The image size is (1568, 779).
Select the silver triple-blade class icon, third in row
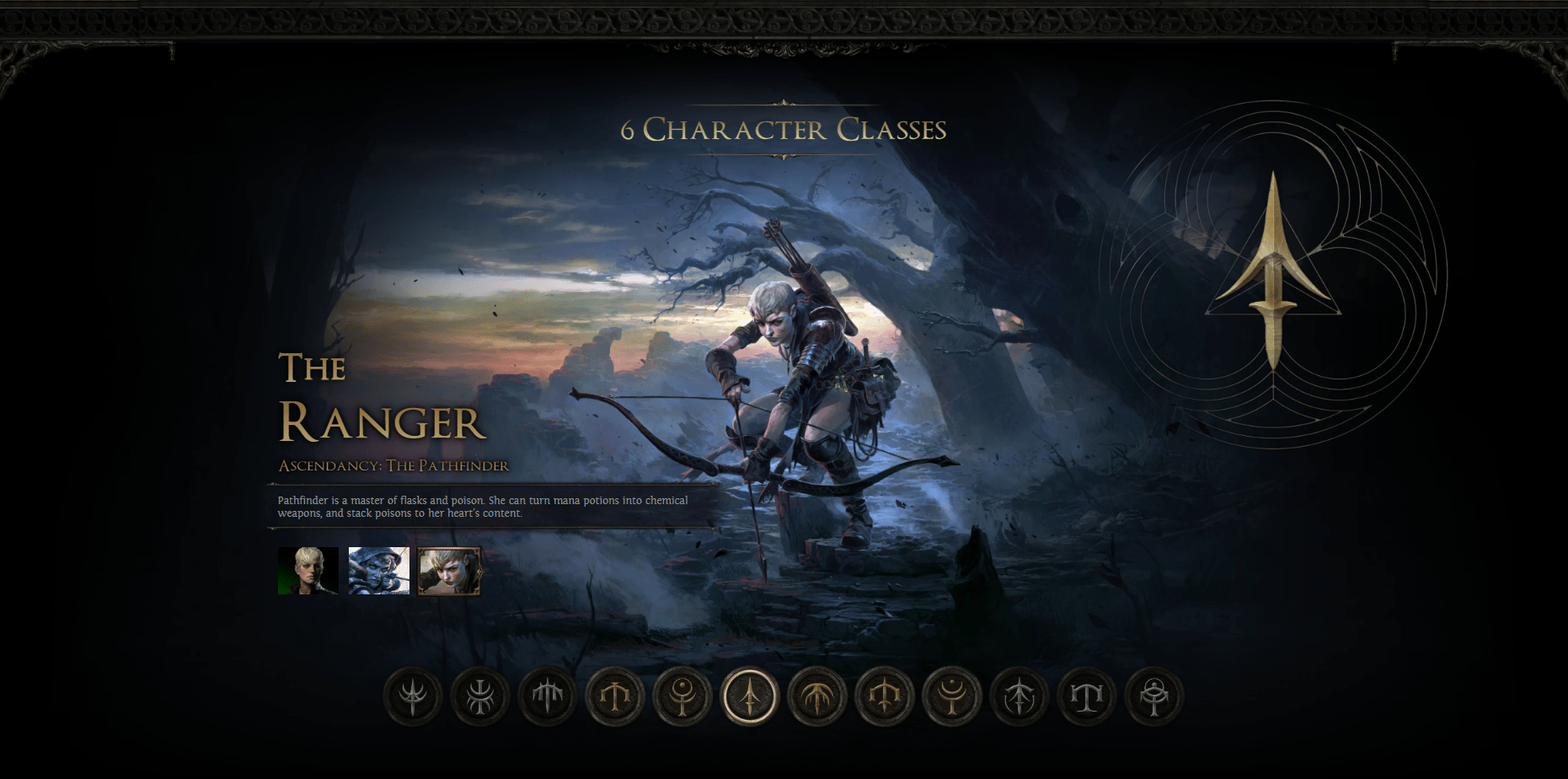(546, 697)
